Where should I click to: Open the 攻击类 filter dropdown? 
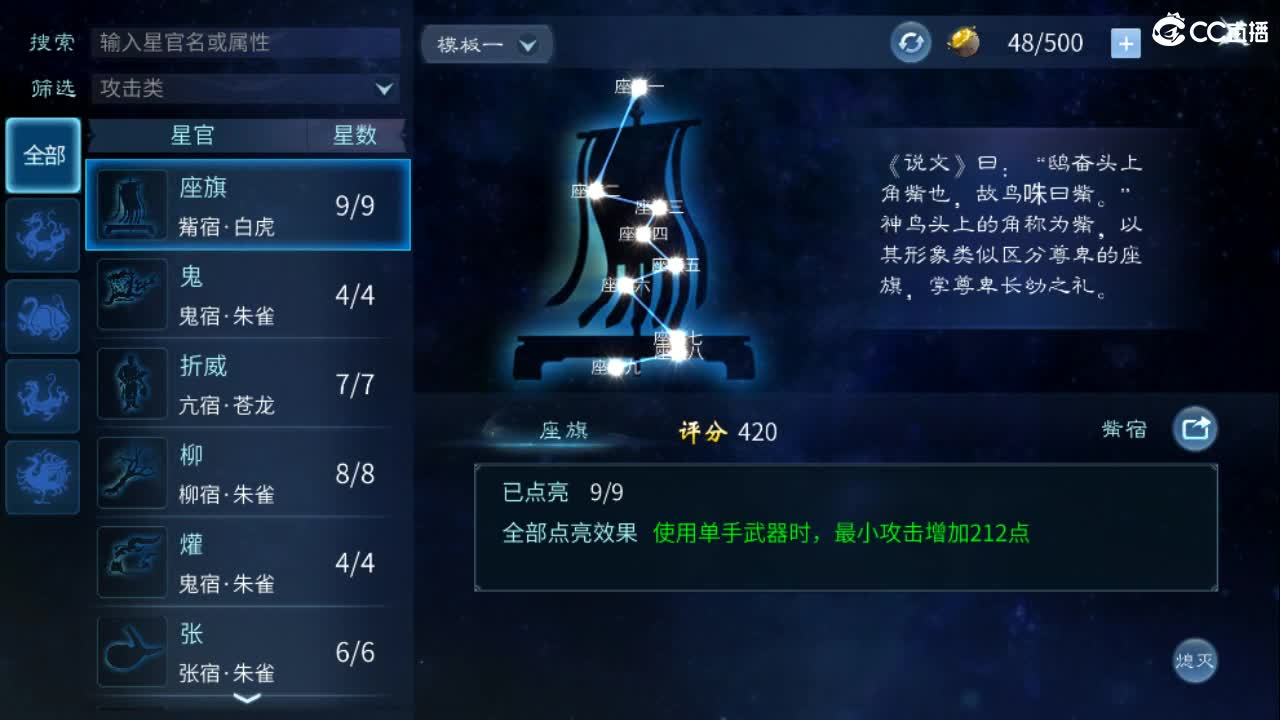click(244, 89)
